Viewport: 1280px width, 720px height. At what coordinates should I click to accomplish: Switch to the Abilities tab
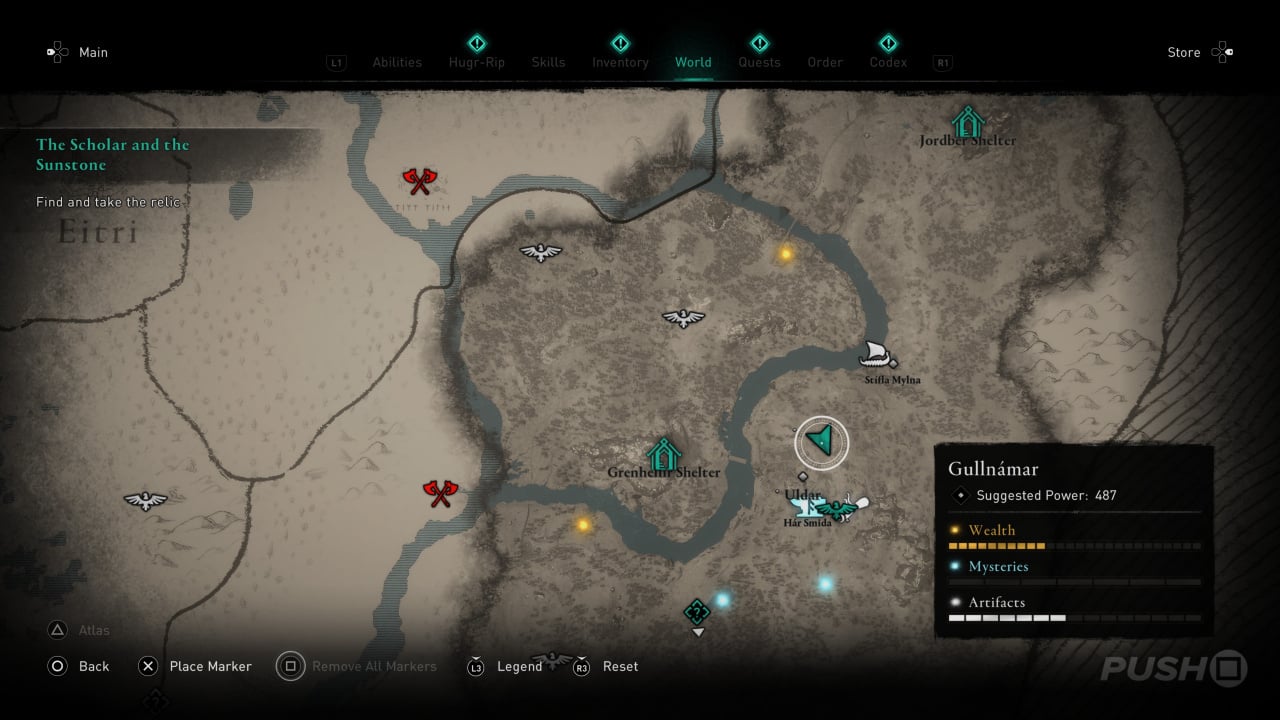pos(397,62)
